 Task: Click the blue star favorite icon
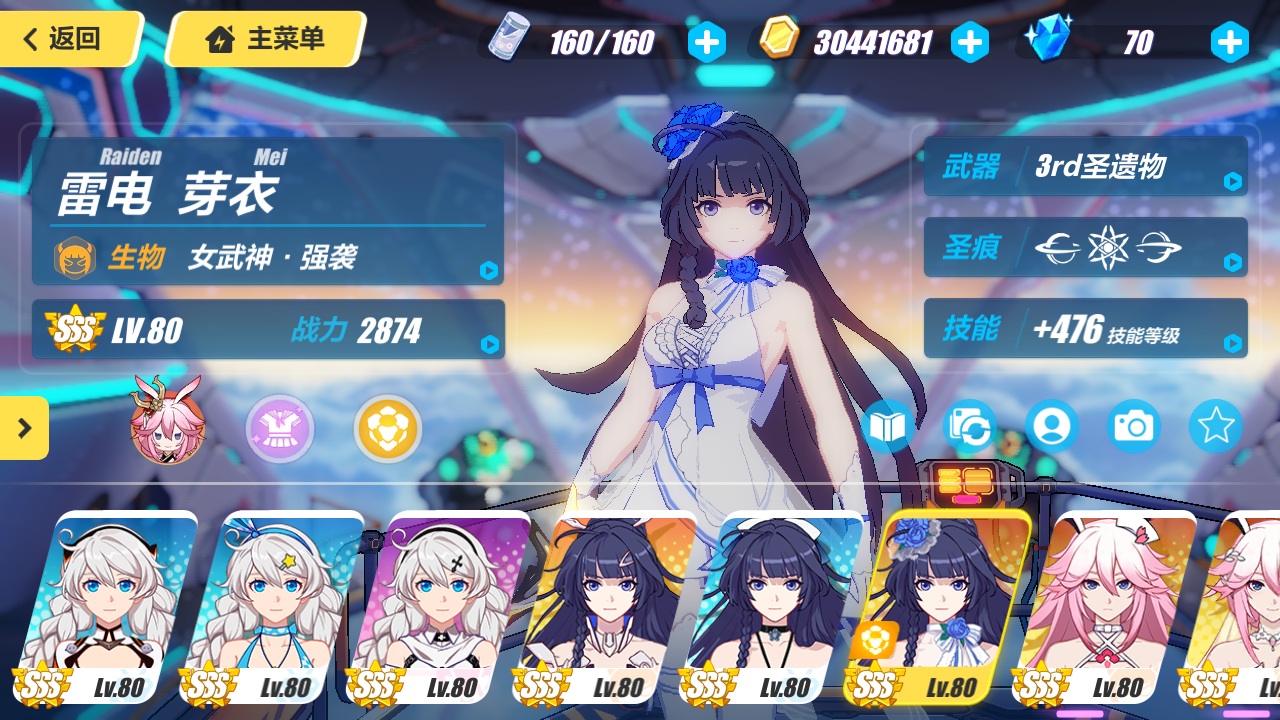click(1215, 427)
